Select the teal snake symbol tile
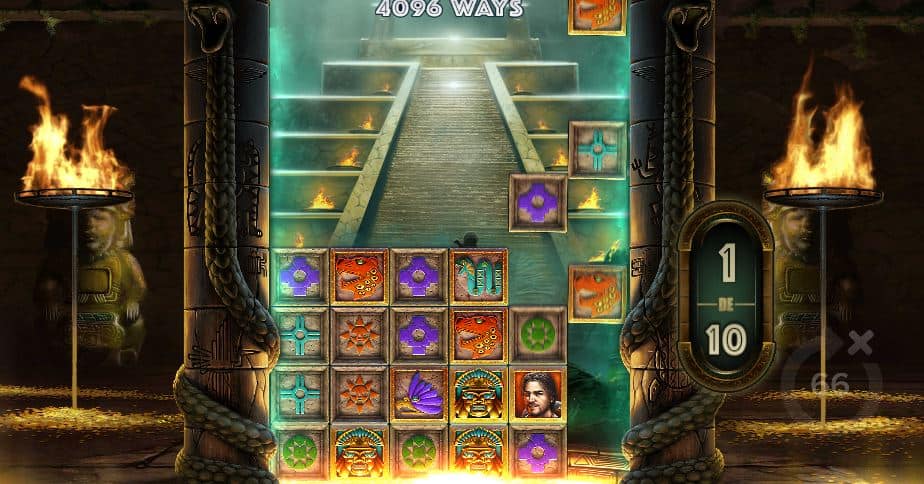Viewport: 924px width, 484px height. click(x=478, y=276)
